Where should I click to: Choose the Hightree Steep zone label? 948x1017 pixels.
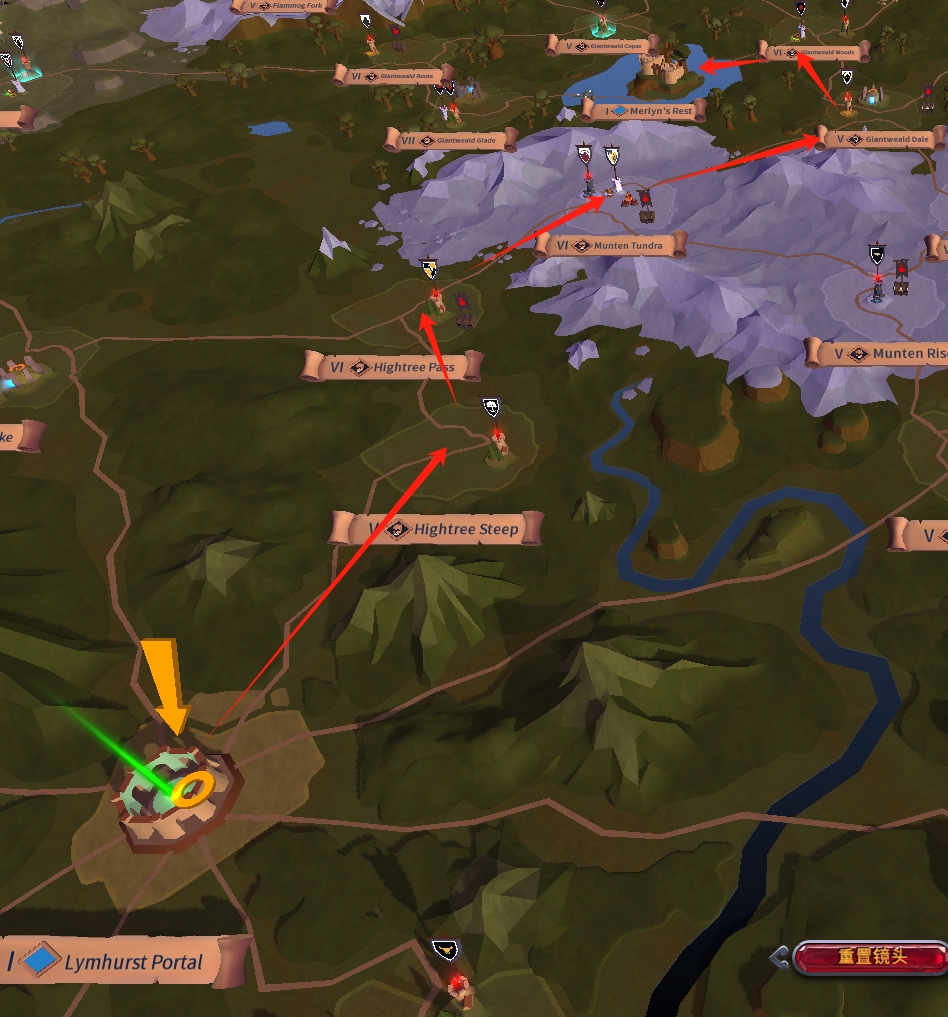tap(437, 529)
